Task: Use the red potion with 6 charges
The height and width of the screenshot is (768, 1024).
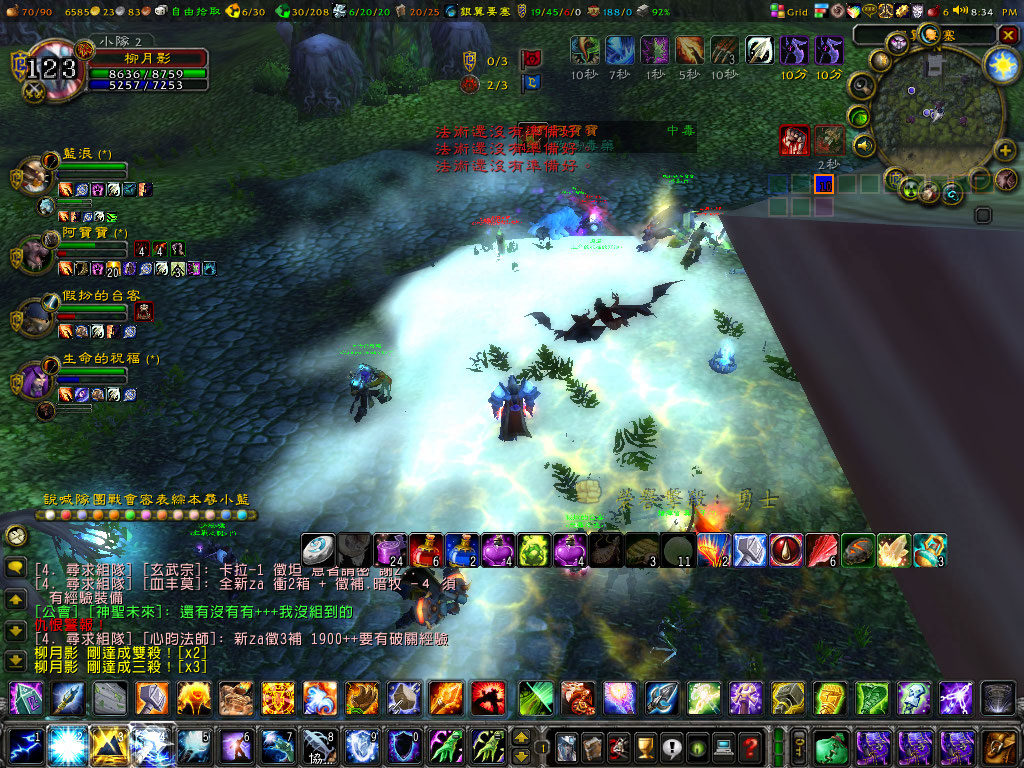Action: coord(425,550)
